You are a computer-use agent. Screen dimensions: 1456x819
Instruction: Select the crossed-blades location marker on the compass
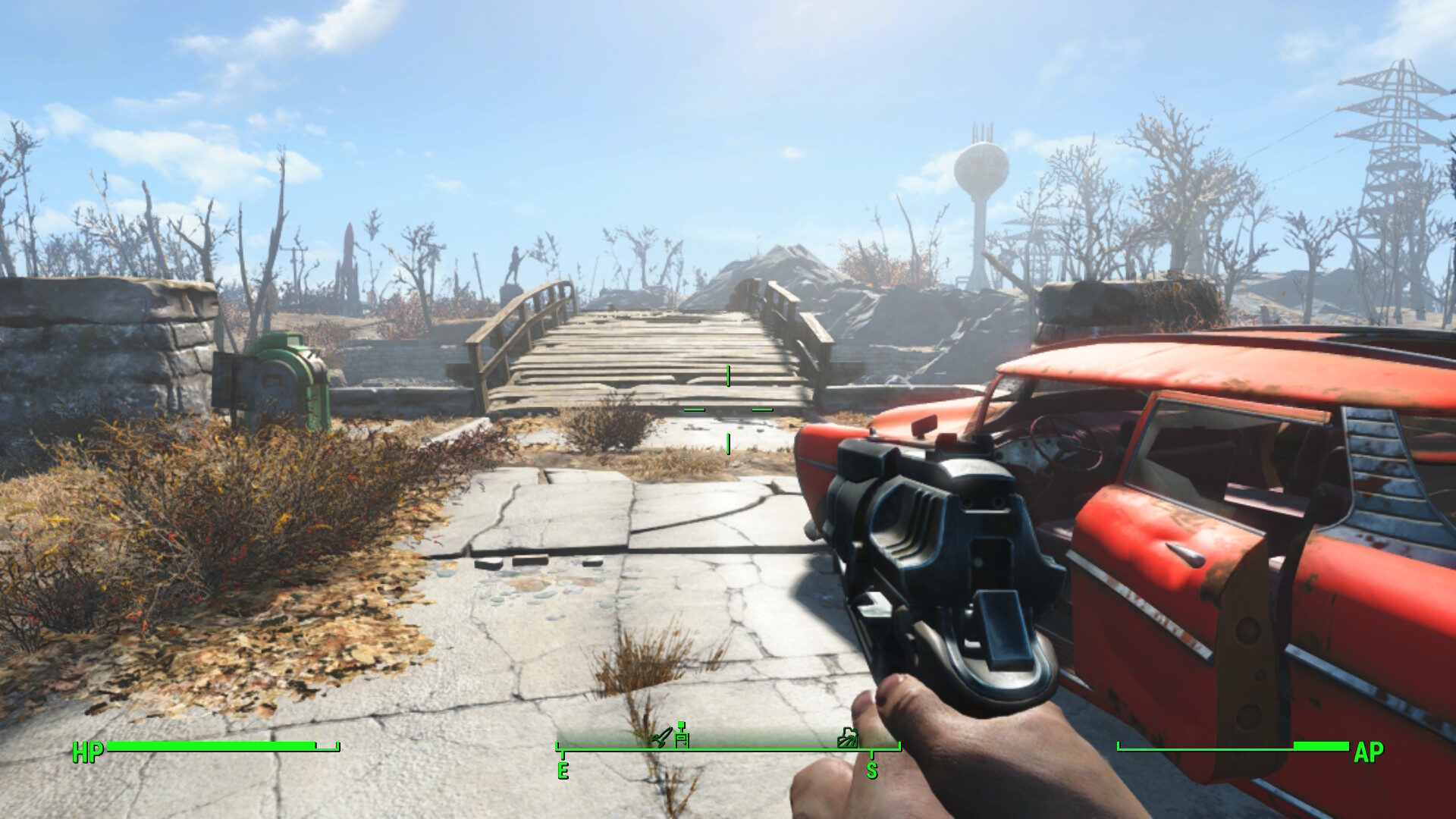(x=661, y=739)
